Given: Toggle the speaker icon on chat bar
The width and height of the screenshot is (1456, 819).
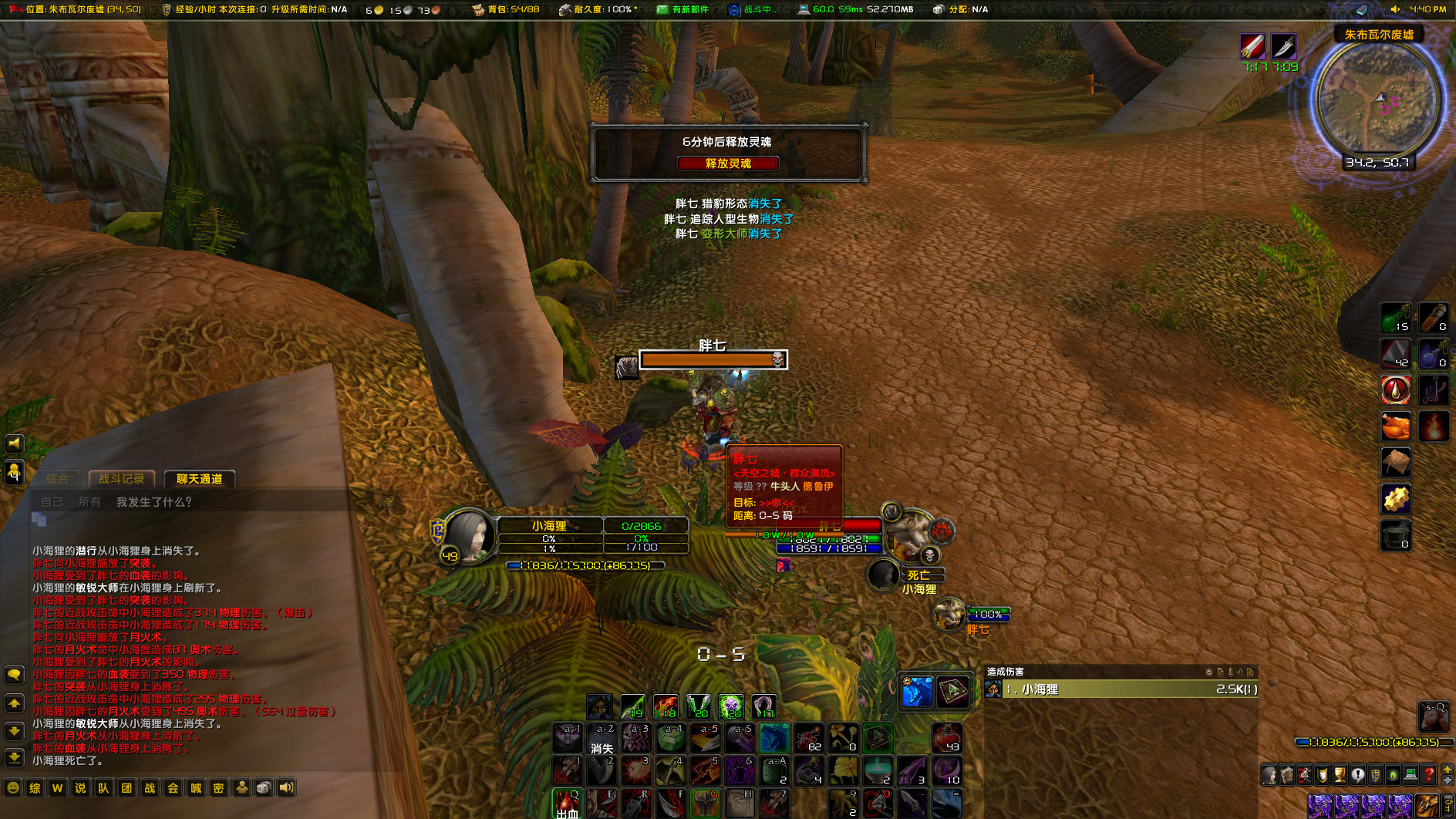Looking at the screenshot, I should click(288, 787).
